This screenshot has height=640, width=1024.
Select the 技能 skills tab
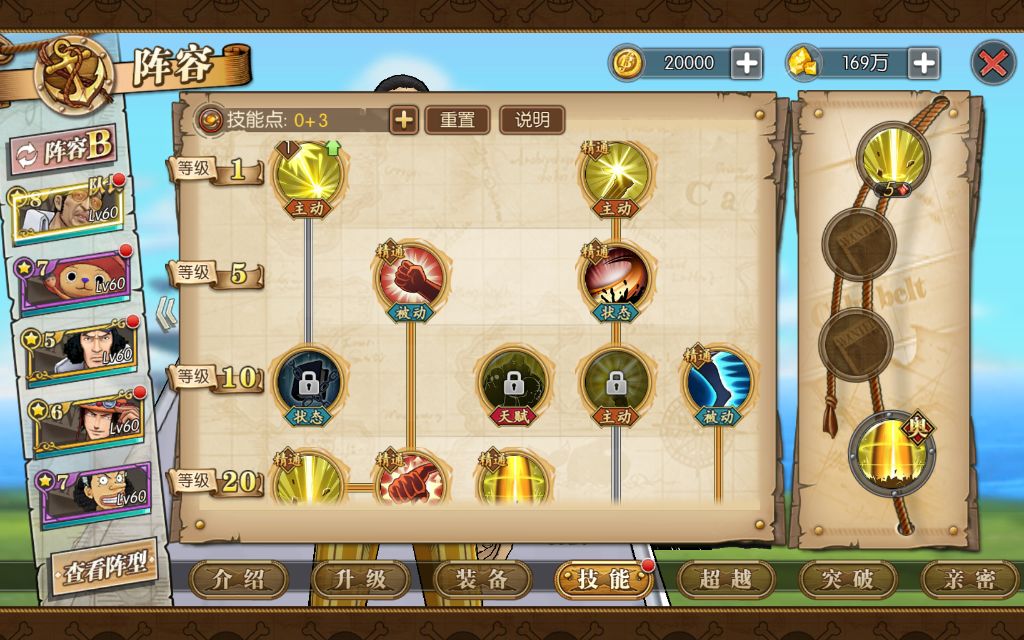tap(603, 578)
